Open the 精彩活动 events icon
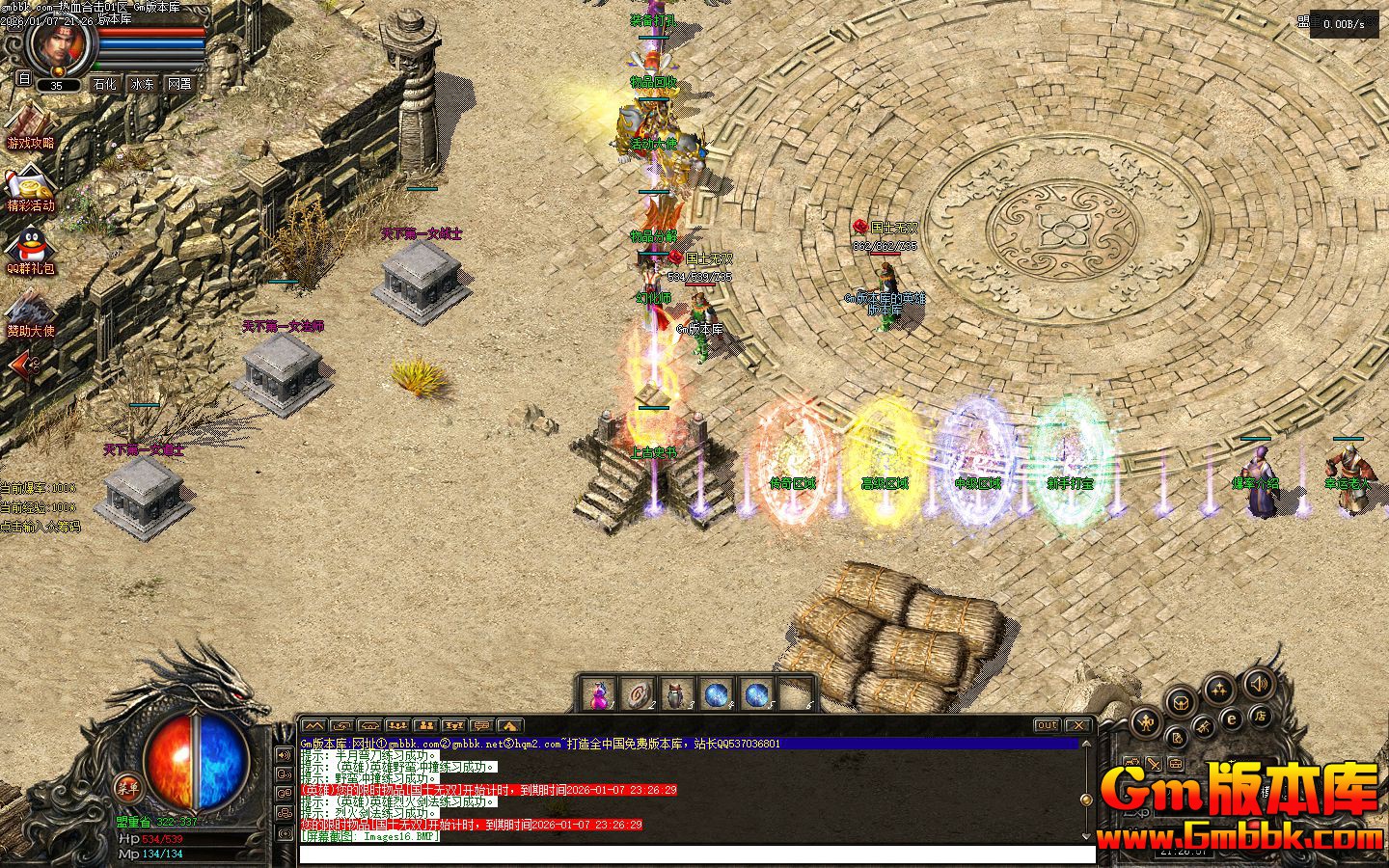This screenshot has height=868, width=1389. click(31, 186)
